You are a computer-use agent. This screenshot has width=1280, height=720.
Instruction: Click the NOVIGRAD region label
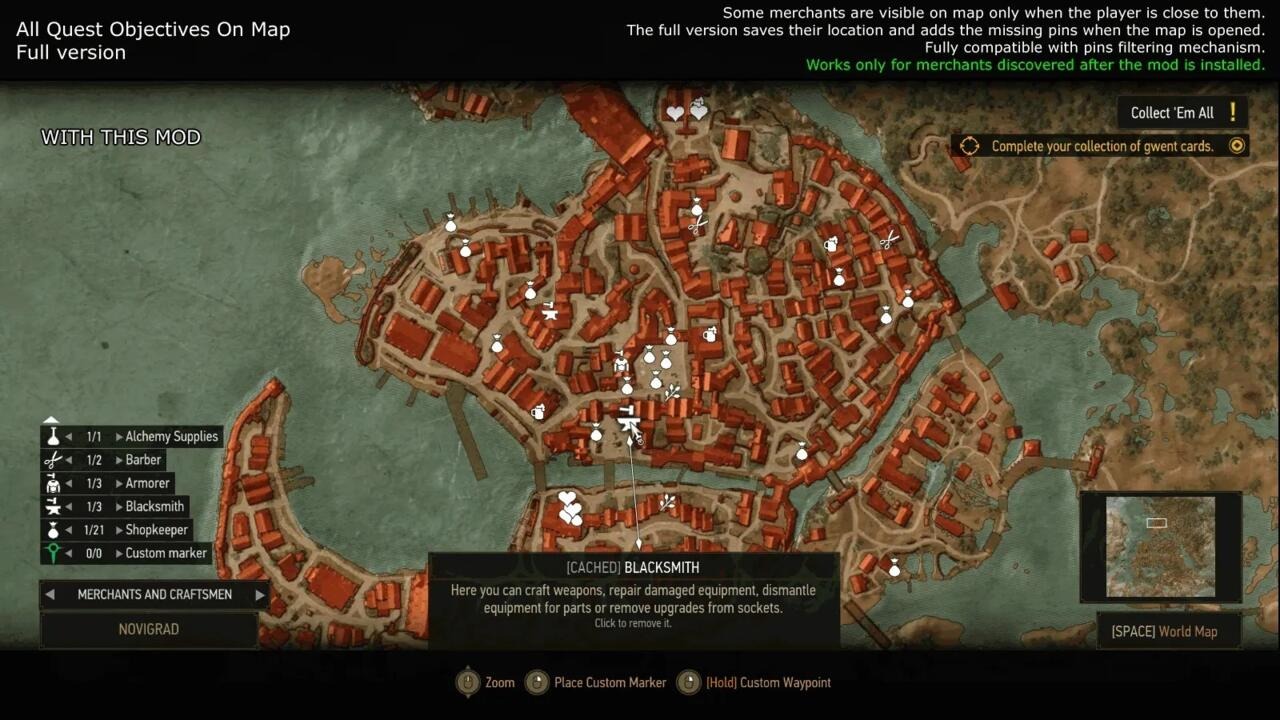pyautogui.click(x=149, y=629)
